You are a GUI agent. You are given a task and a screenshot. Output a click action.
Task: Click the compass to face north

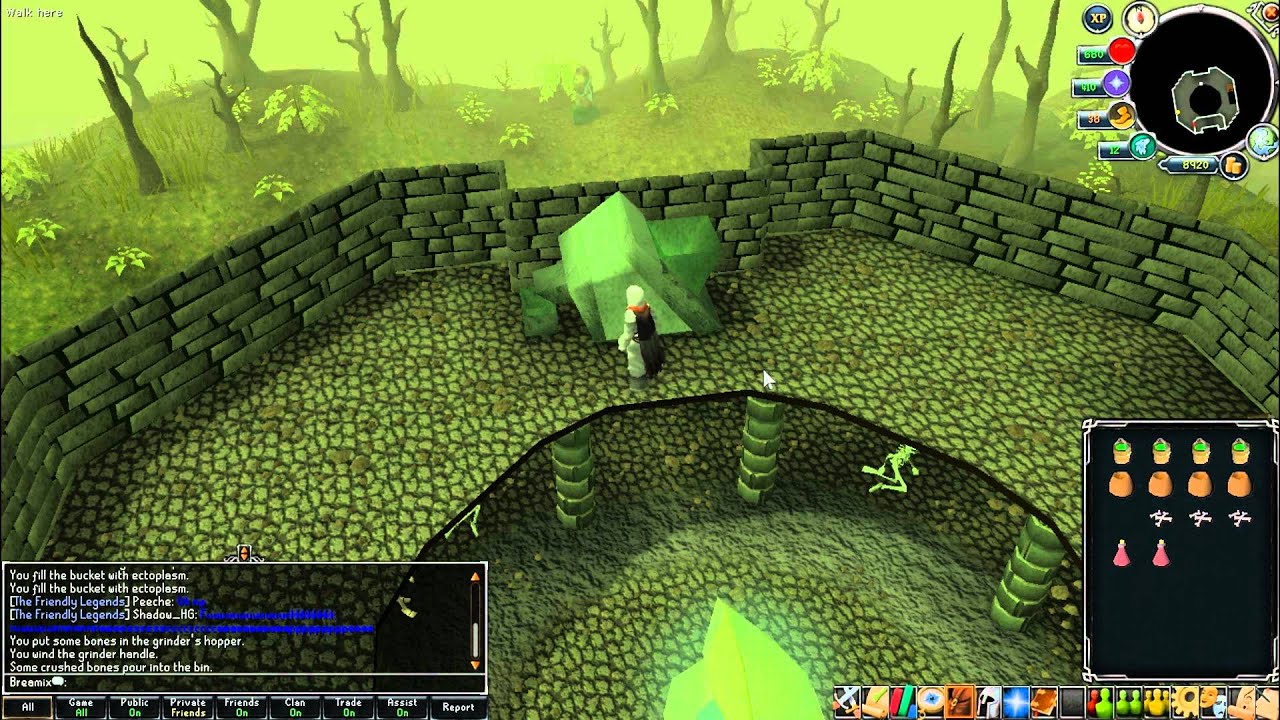click(1140, 17)
